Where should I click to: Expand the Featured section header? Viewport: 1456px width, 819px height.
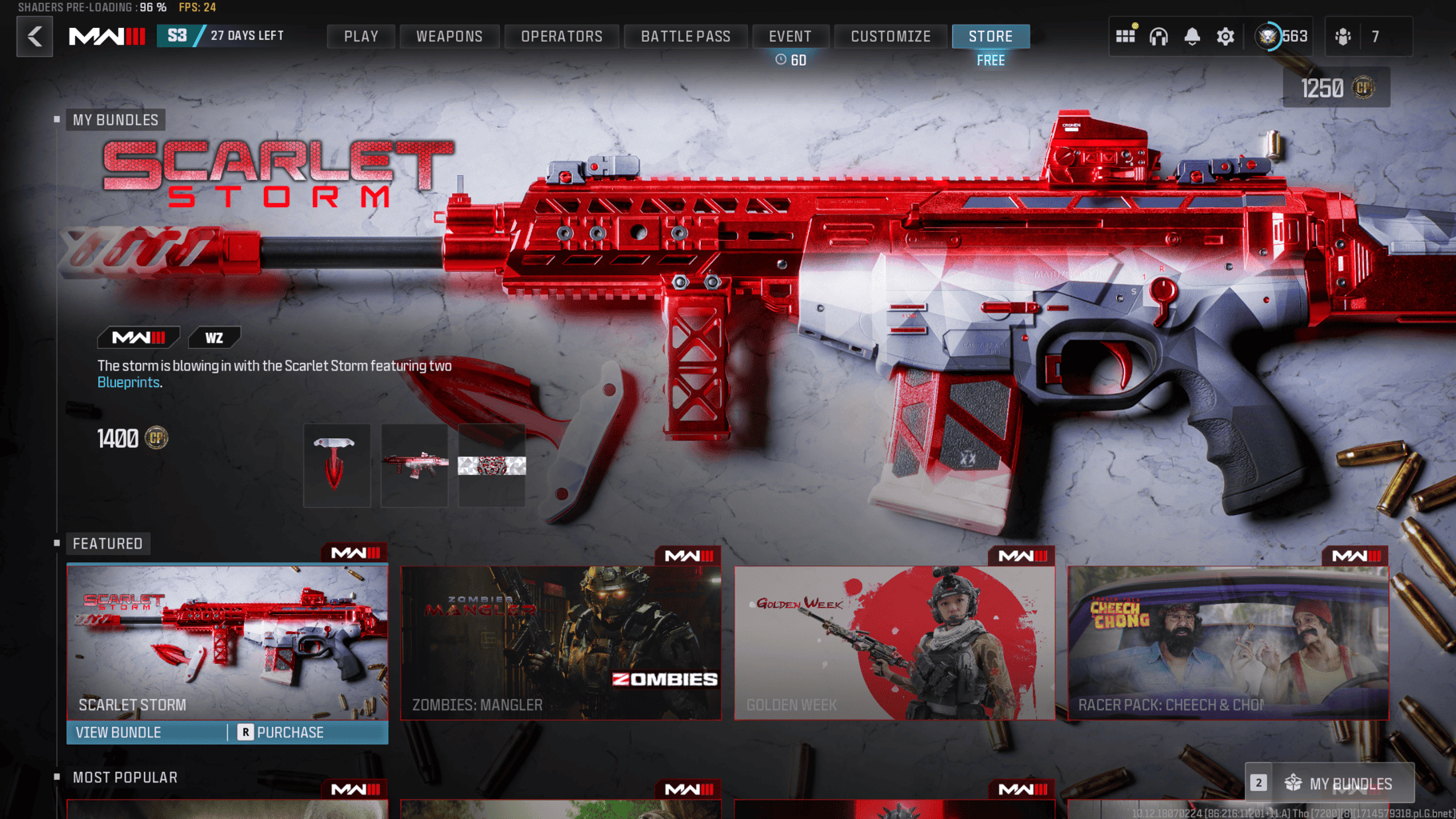pyautogui.click(x=108, y=543)
